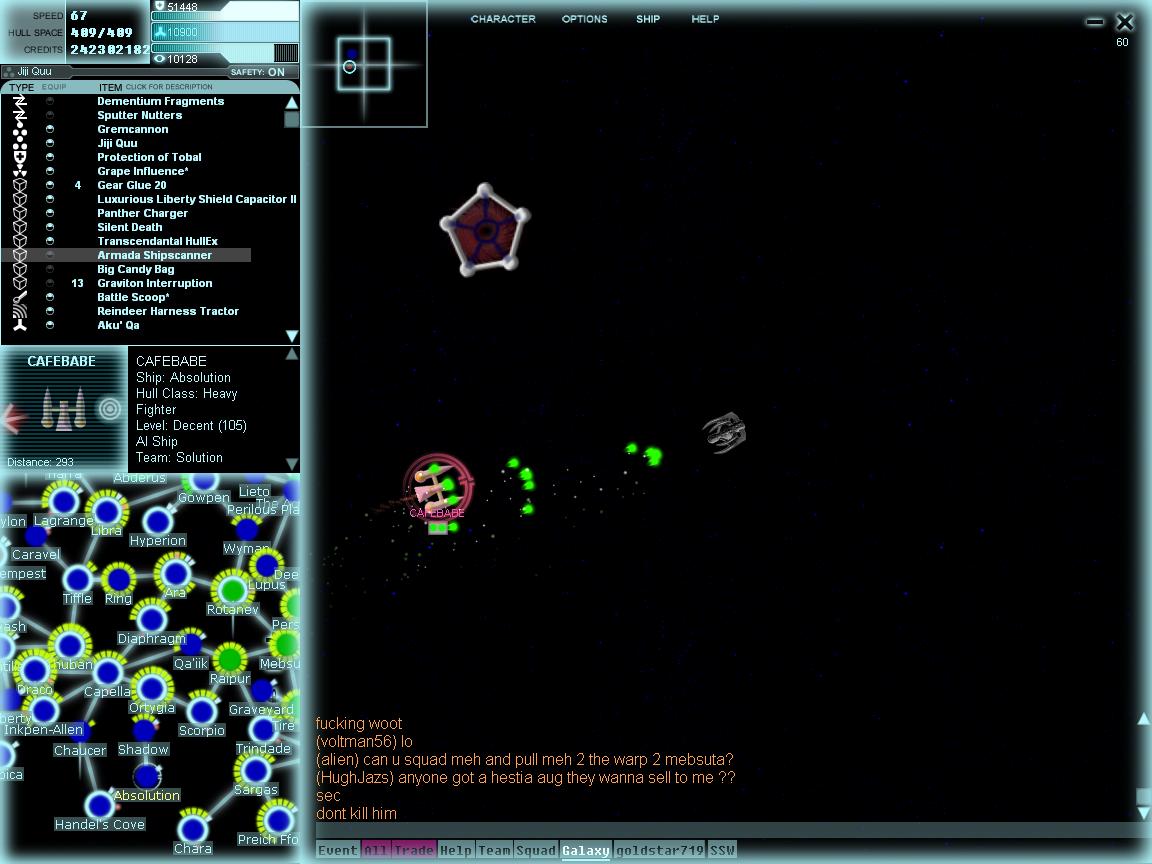The image size is (1152, 864).
Task: Open the Character menu
Action: 503,19
